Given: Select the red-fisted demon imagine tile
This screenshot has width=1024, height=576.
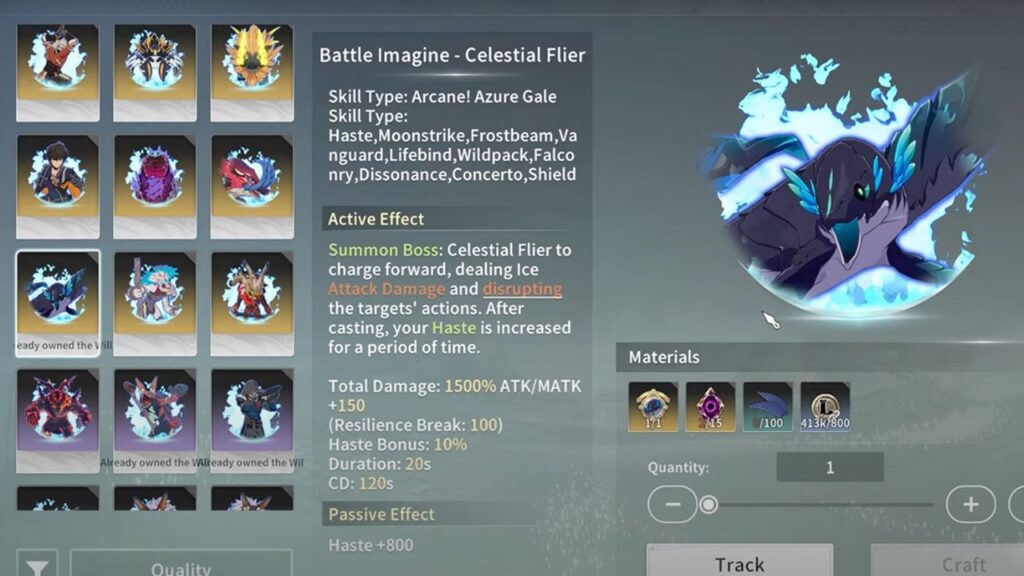Looking at the screenshot, I should 58,410.
